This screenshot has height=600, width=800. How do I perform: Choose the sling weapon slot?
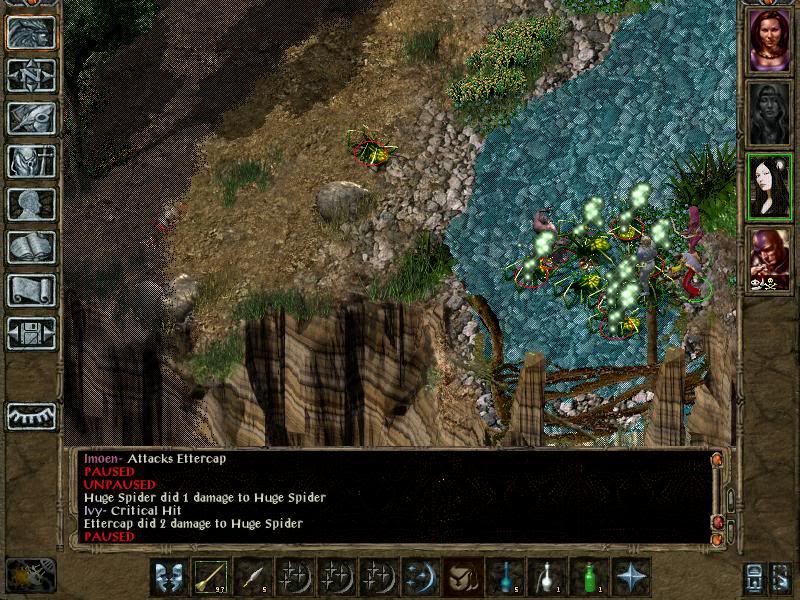pos(212,577)
